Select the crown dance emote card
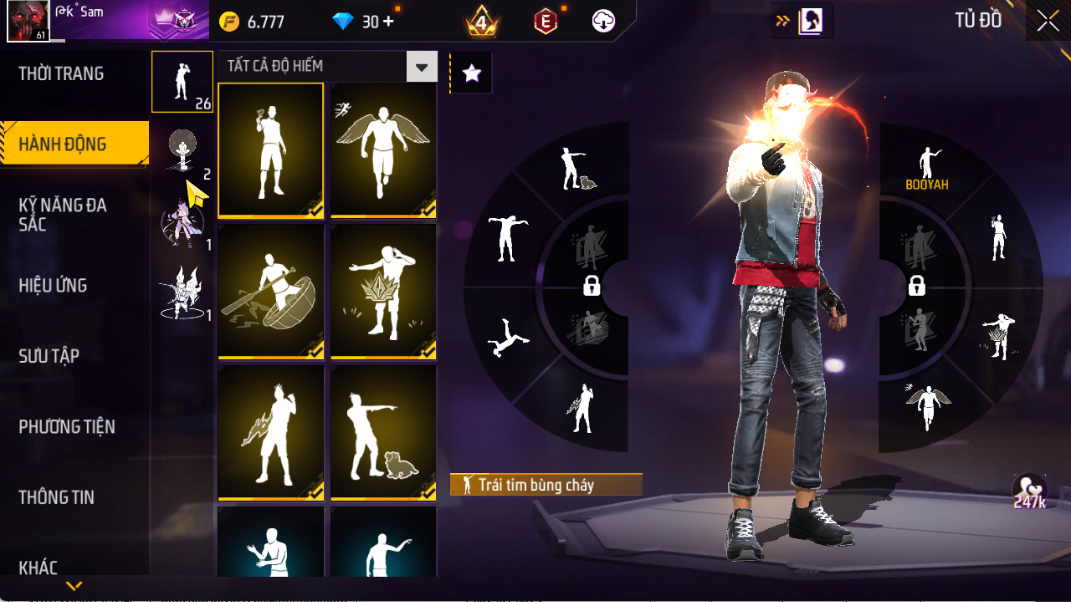 [383, 291]
